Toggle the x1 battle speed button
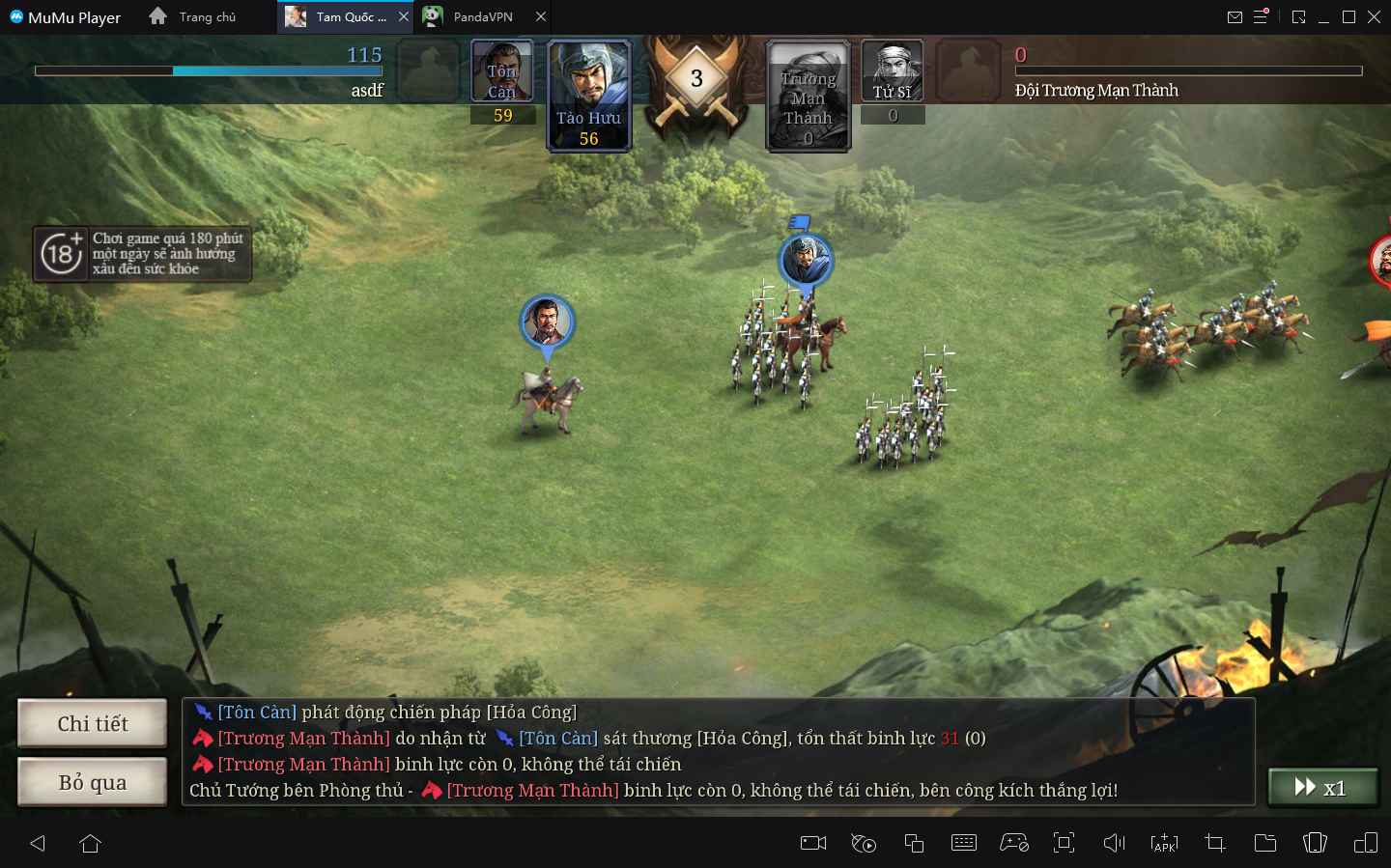This screenshot has height=868, width=1391. pos(1320,788)
